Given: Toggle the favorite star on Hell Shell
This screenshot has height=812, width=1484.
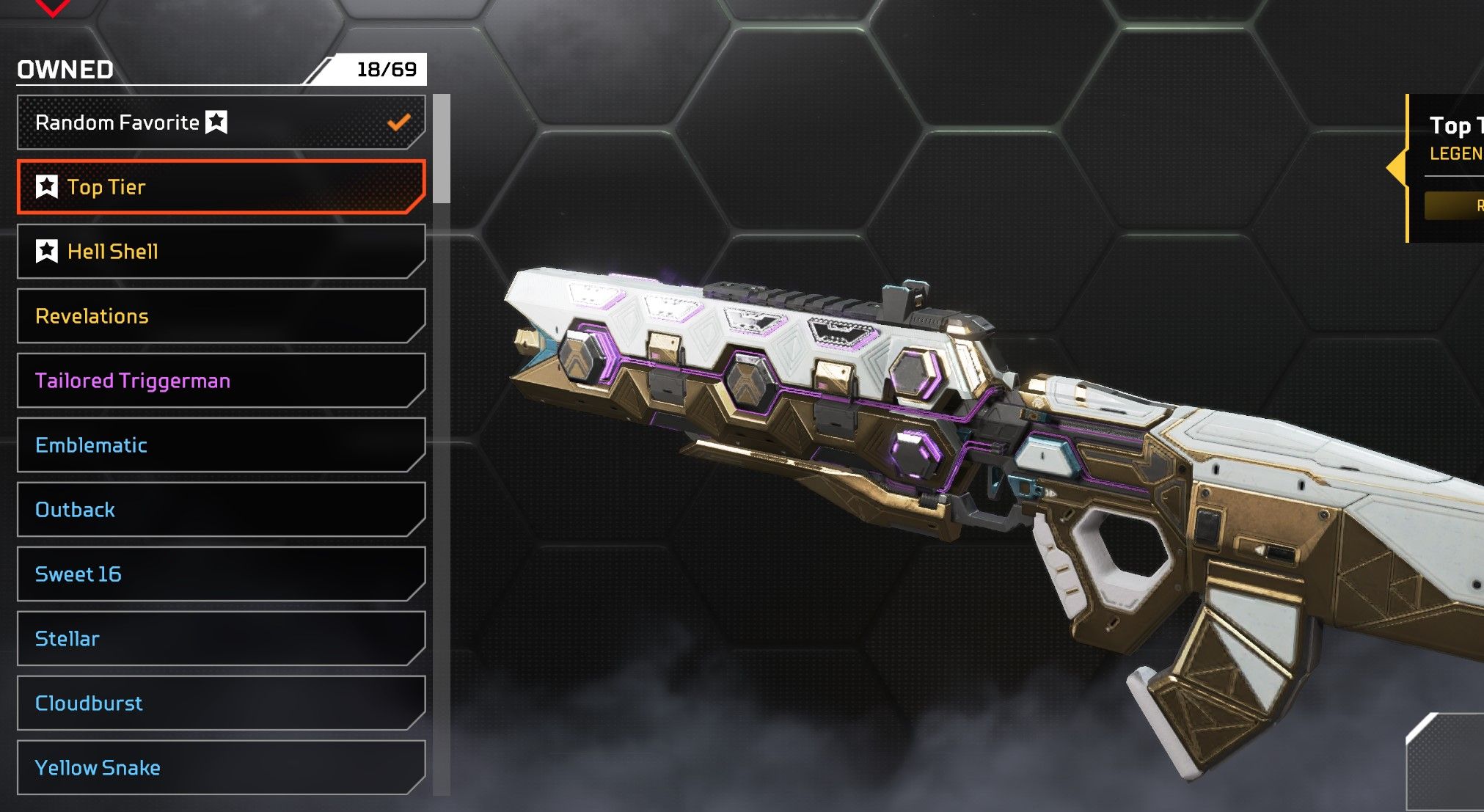Looking at the screenshot, I should [47, 252].
